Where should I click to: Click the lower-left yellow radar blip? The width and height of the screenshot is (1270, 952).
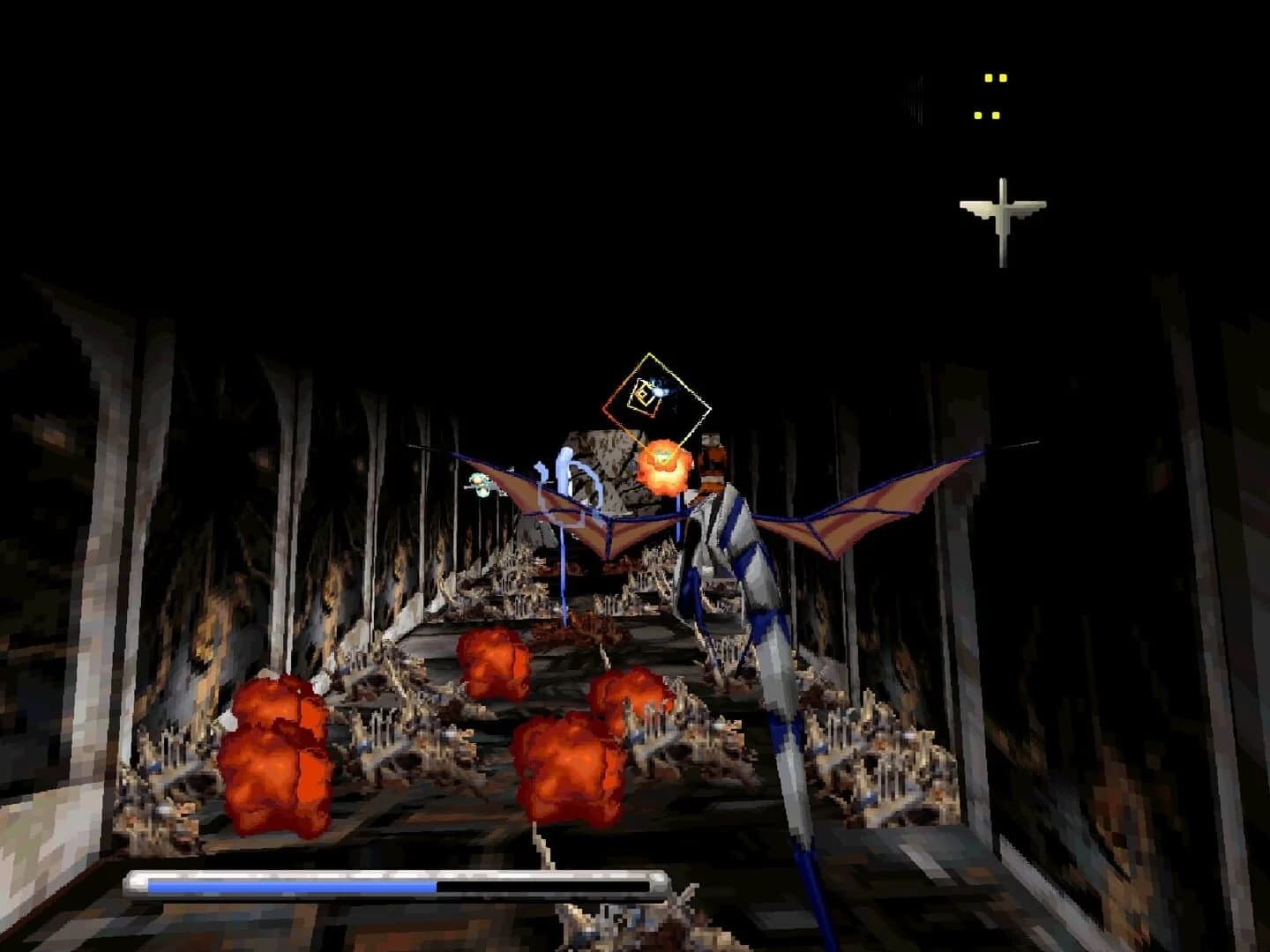click(977, 114)
